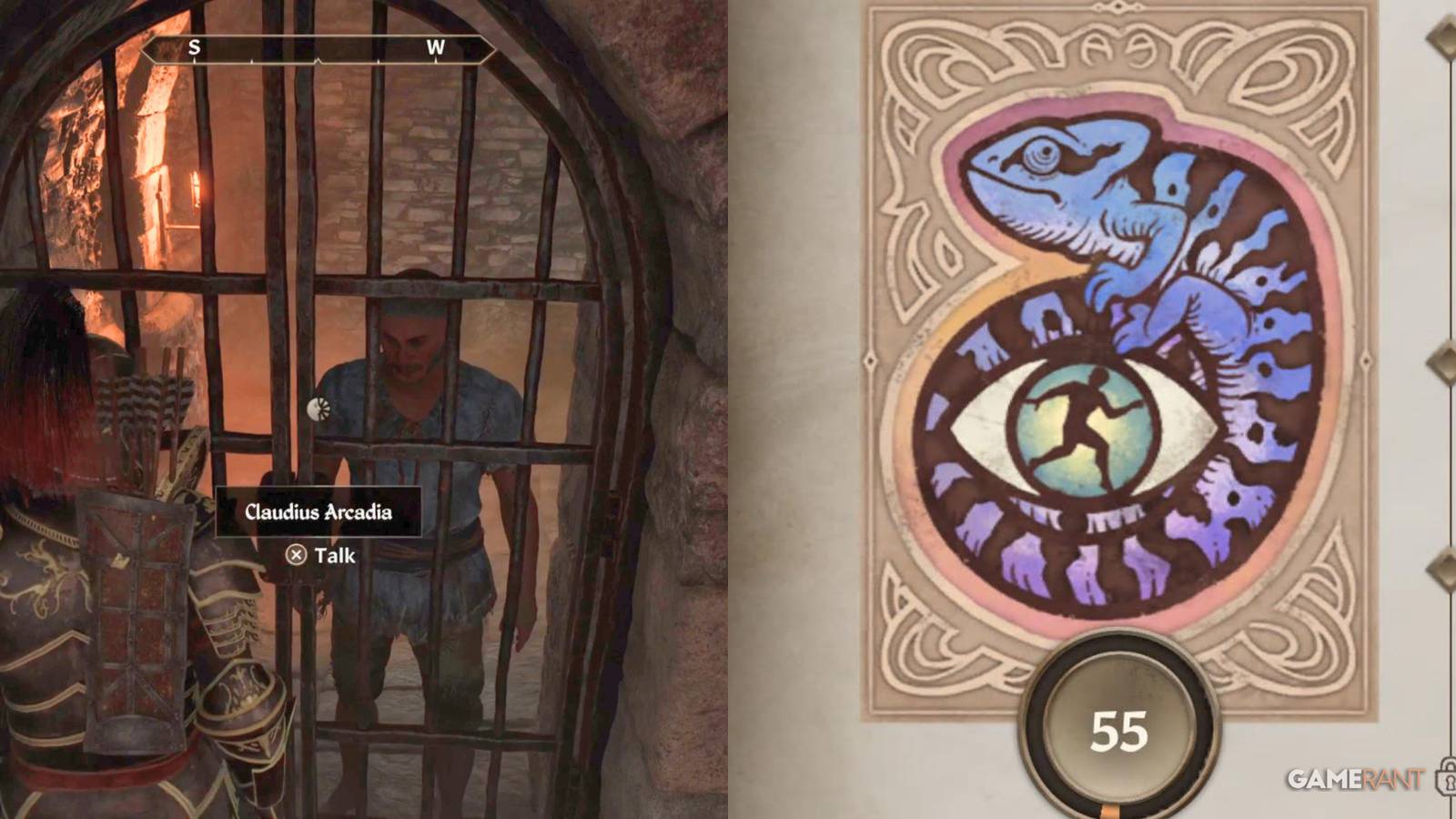Image resolution: width=1456 pixels, height=819 pixels.
Task: Click the GameRant logo watermark
Action: coord(1356,778)
